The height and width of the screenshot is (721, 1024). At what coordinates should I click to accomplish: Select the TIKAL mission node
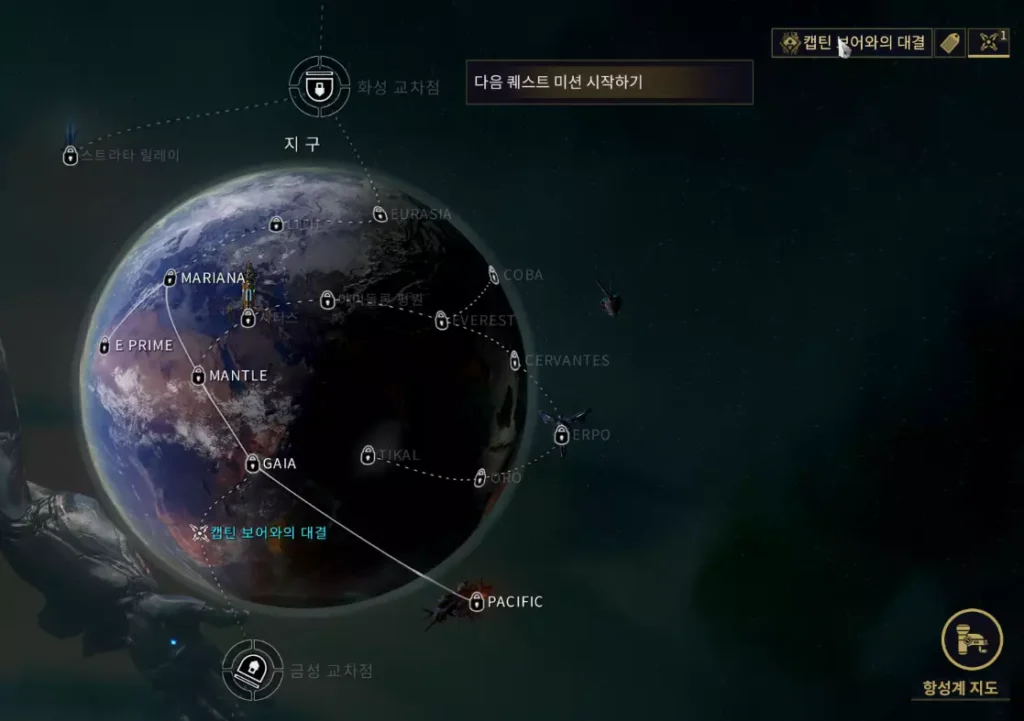click(x=368, y=456)
